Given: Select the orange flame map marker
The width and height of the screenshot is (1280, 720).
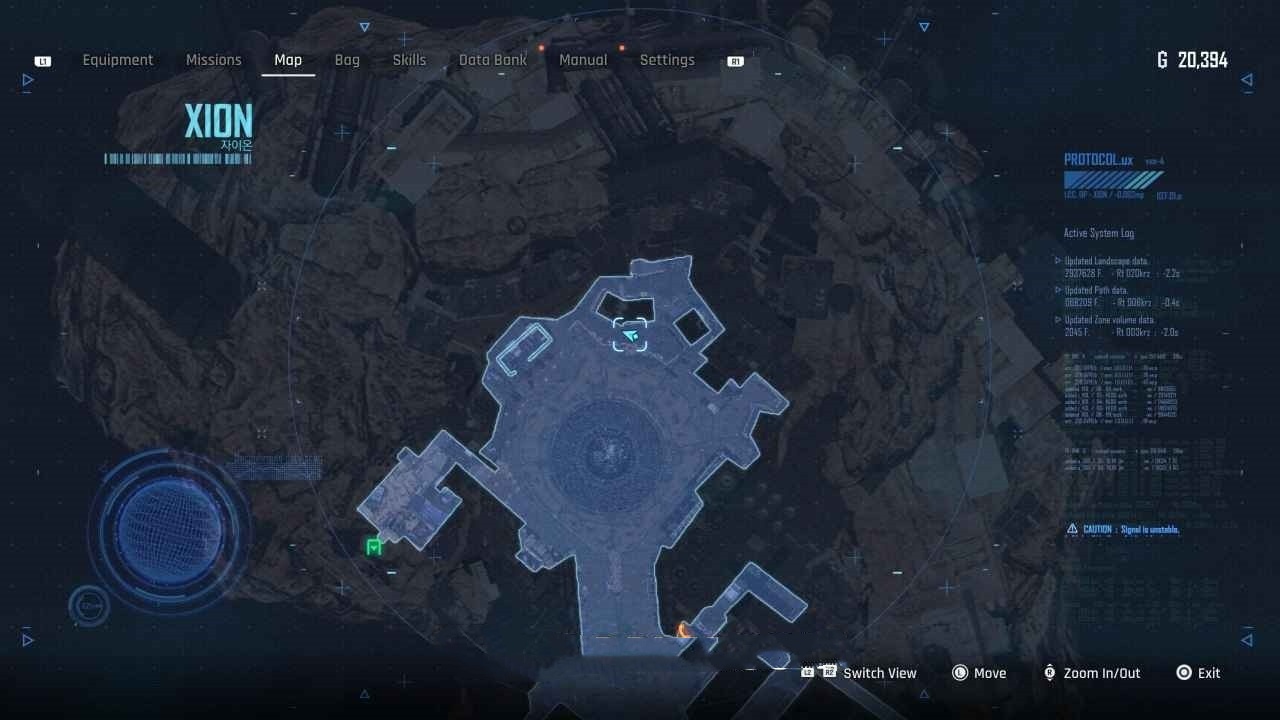Looking at the screenshot, I should 684,629.
